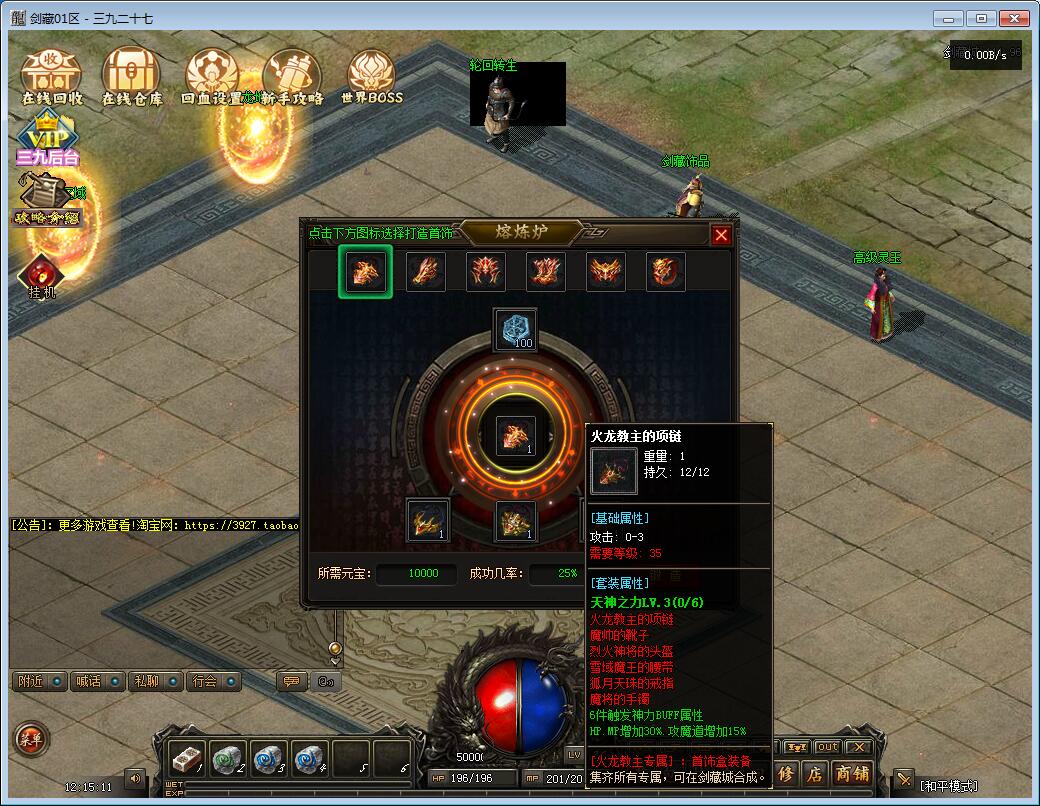1040x806 pixels.
Task: Open the round 菜单 menu button
Action: pyautogui.click(x=28, y=739)
